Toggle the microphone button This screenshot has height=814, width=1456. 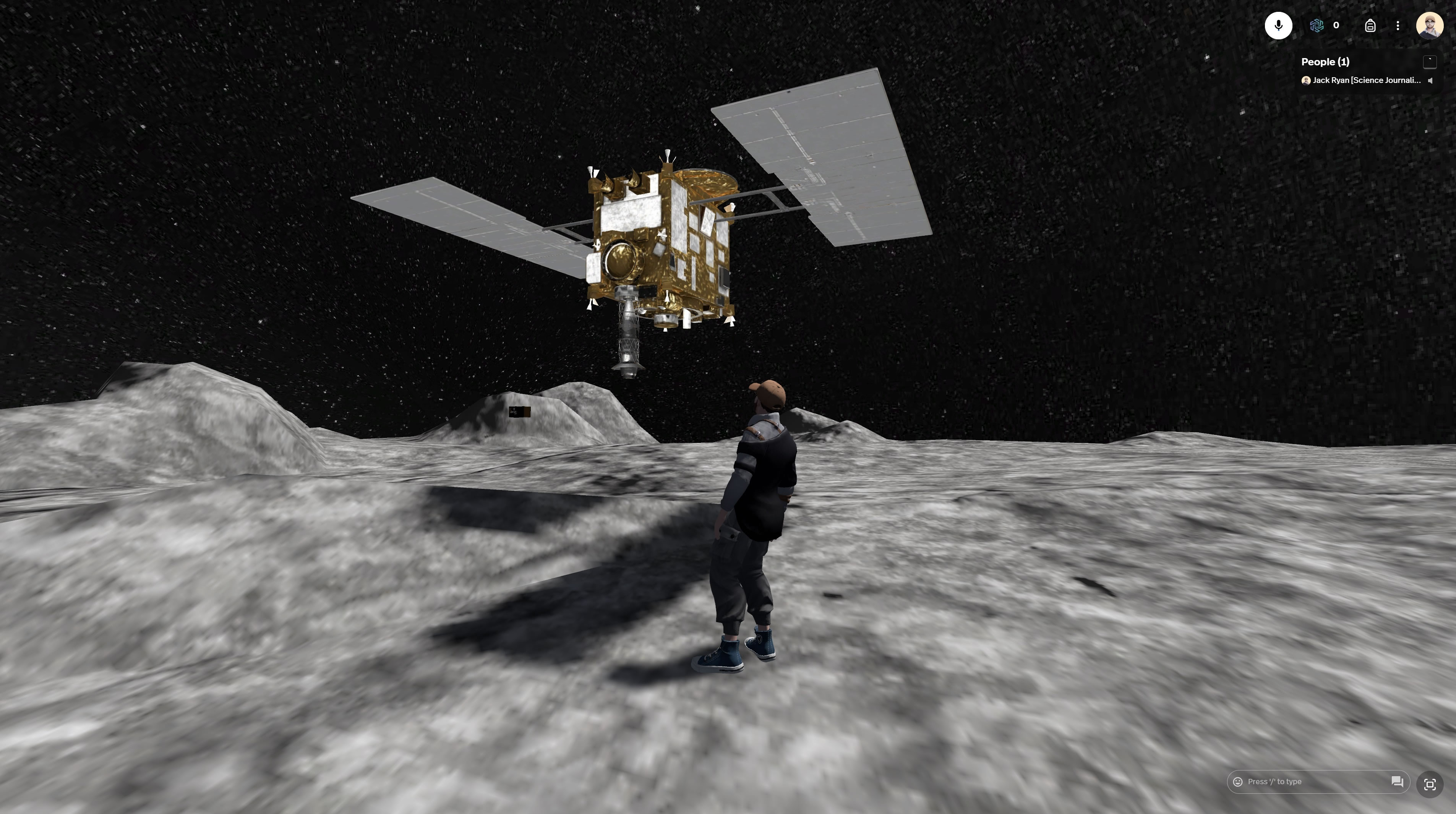[1278, 26]
